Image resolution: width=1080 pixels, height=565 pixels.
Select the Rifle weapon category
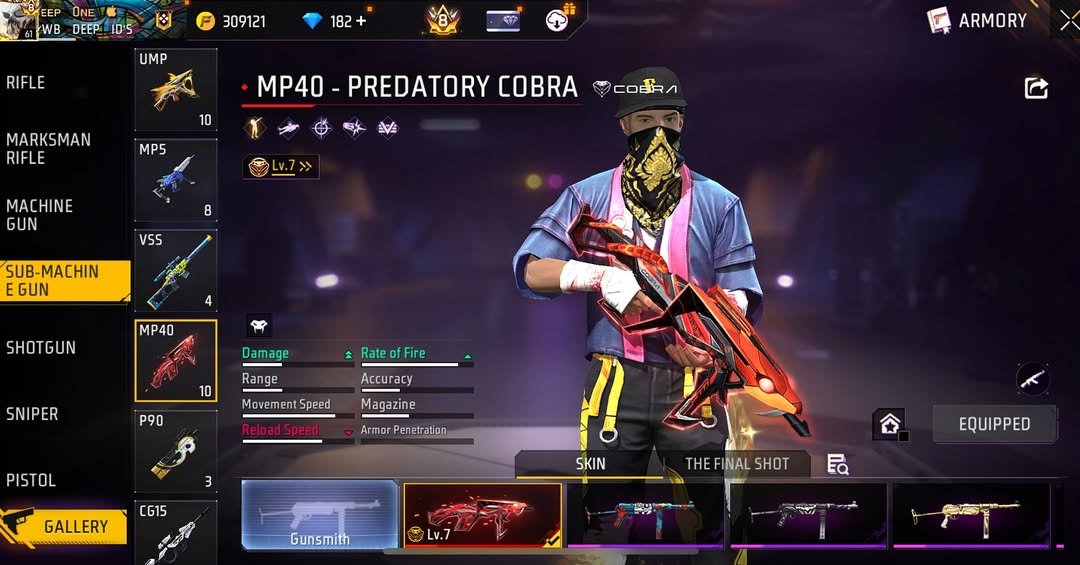tap(26, 83)
